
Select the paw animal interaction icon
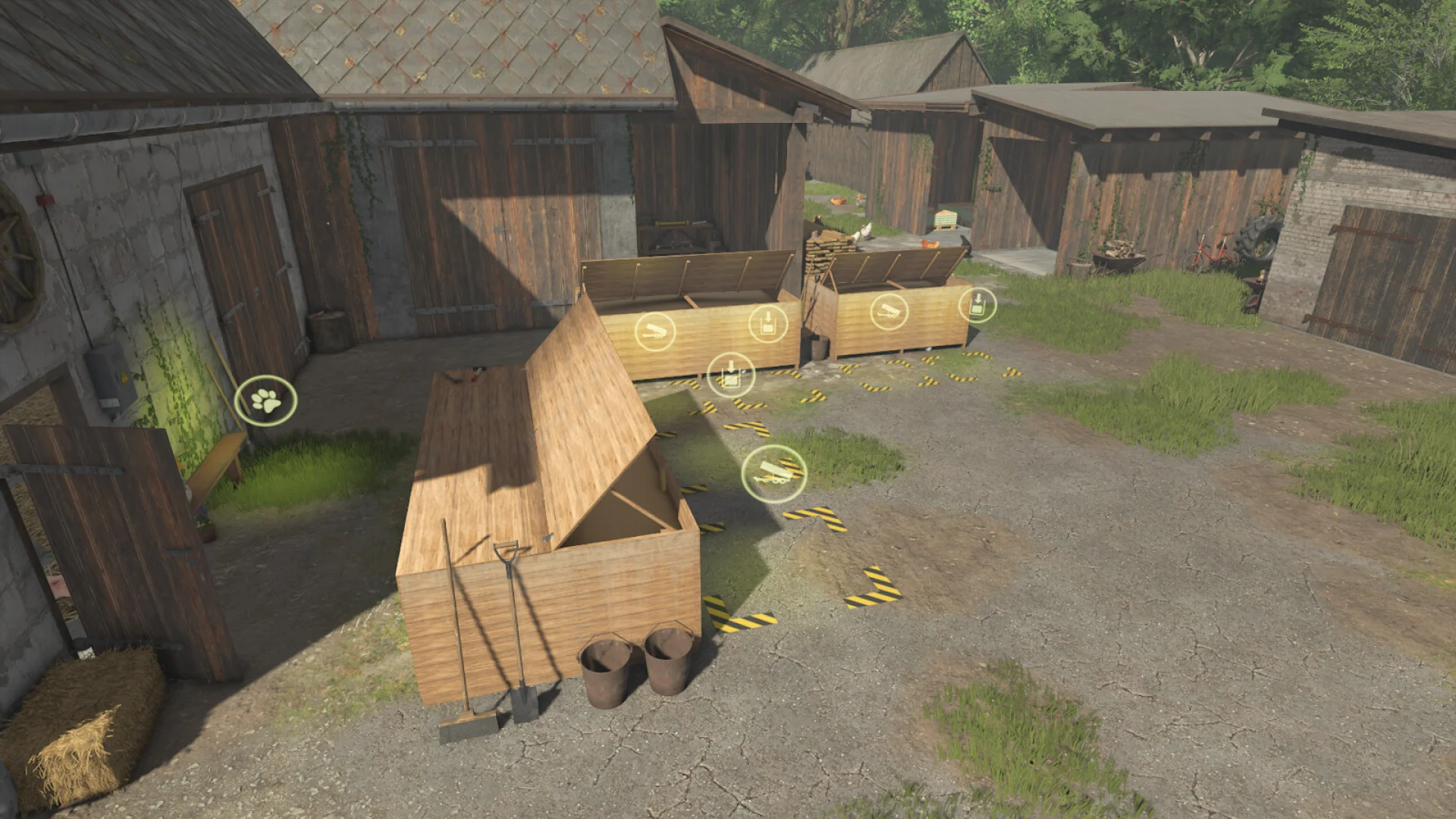pyautogui.click(x=265, y=402)
